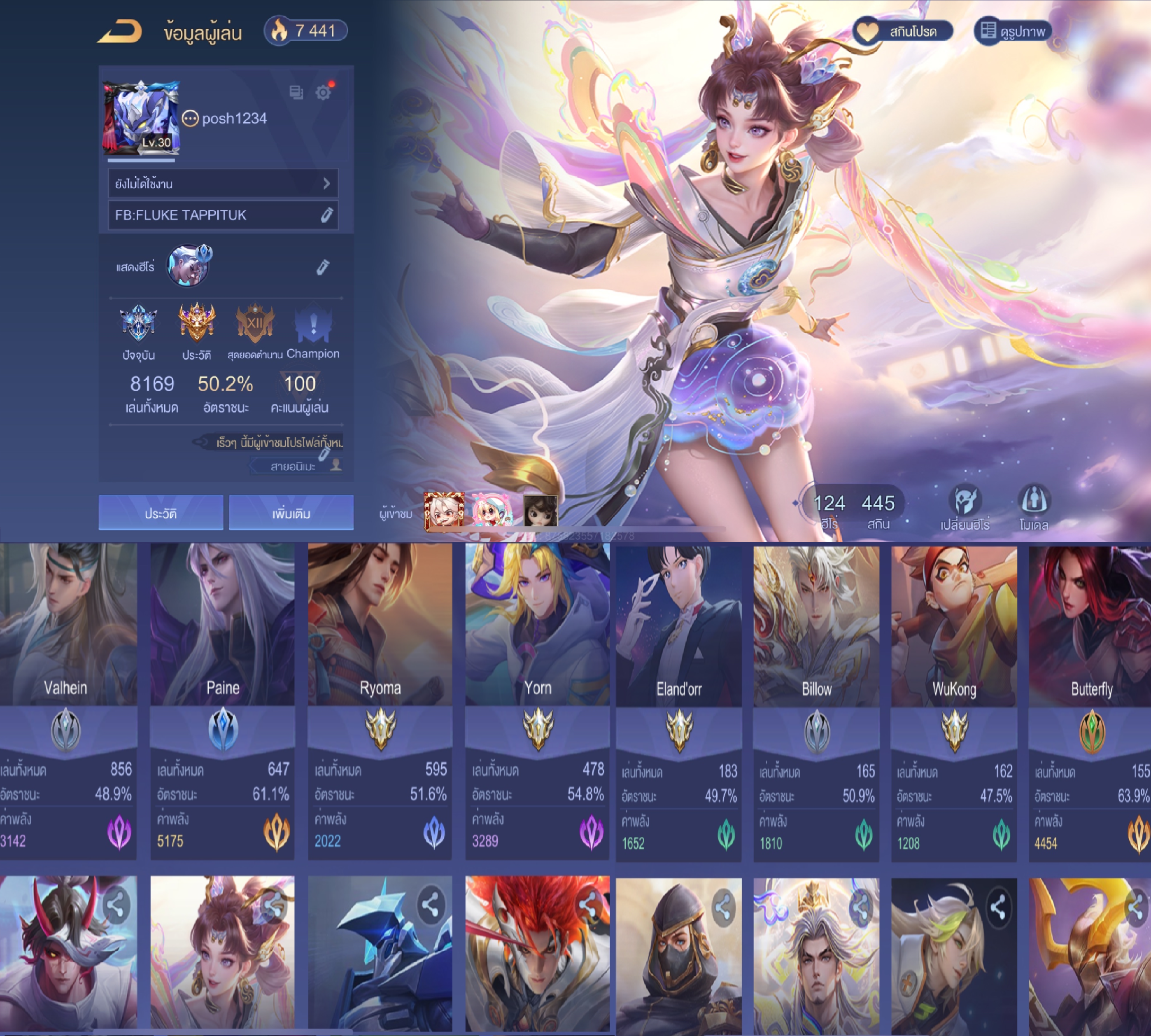This screenshot has height=1036, width=1151.
Task: Open the history (ประวัติ) button
Action: pos(161,513)
